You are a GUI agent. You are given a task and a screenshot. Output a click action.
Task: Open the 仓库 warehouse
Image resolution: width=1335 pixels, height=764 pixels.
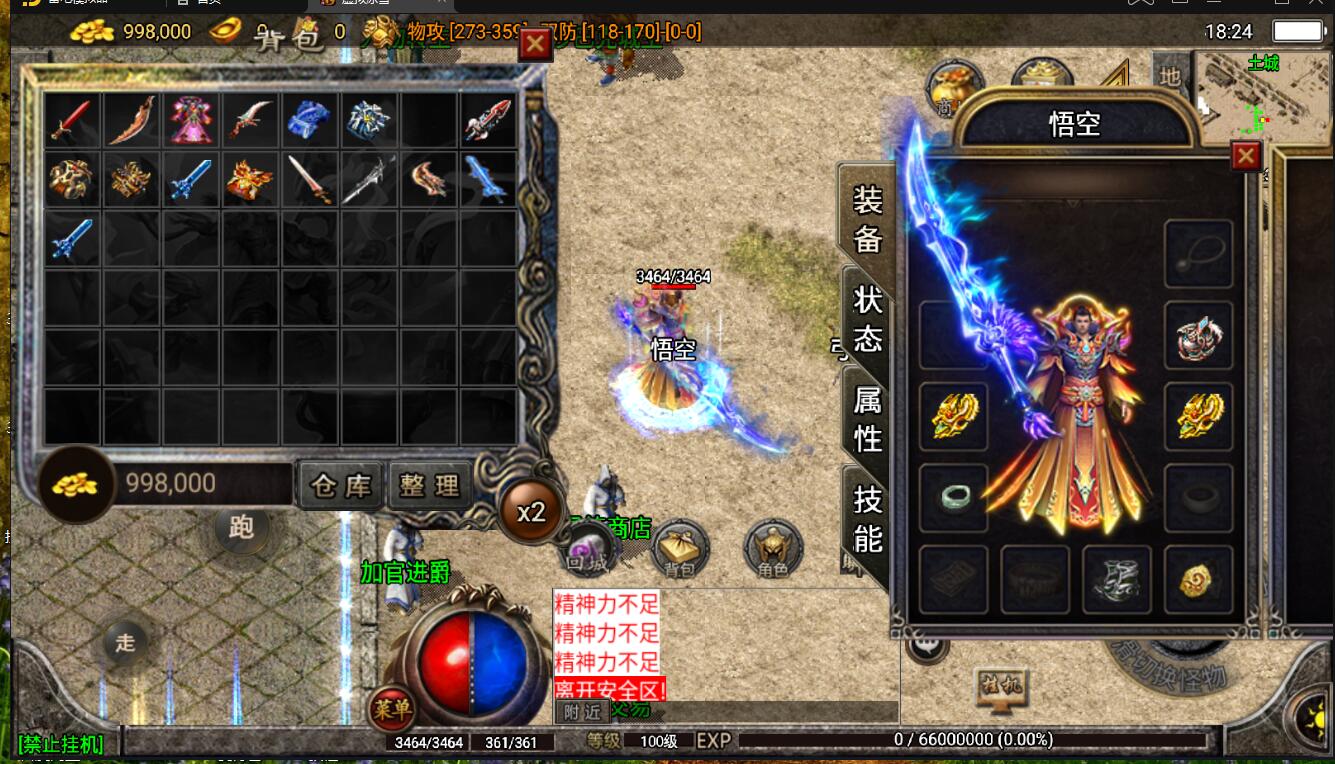341,486
